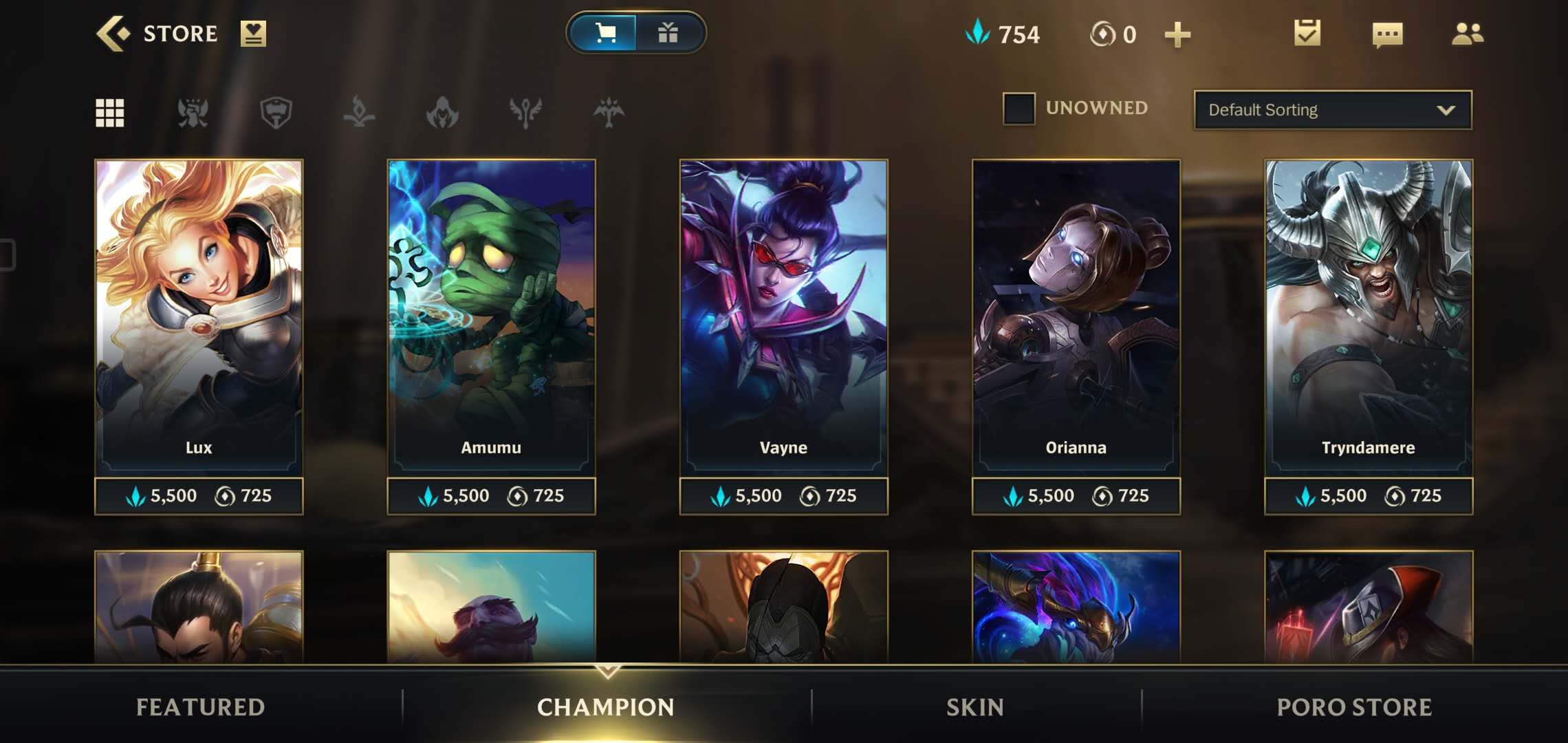Open the chat bubble icon

point(1387,34)
